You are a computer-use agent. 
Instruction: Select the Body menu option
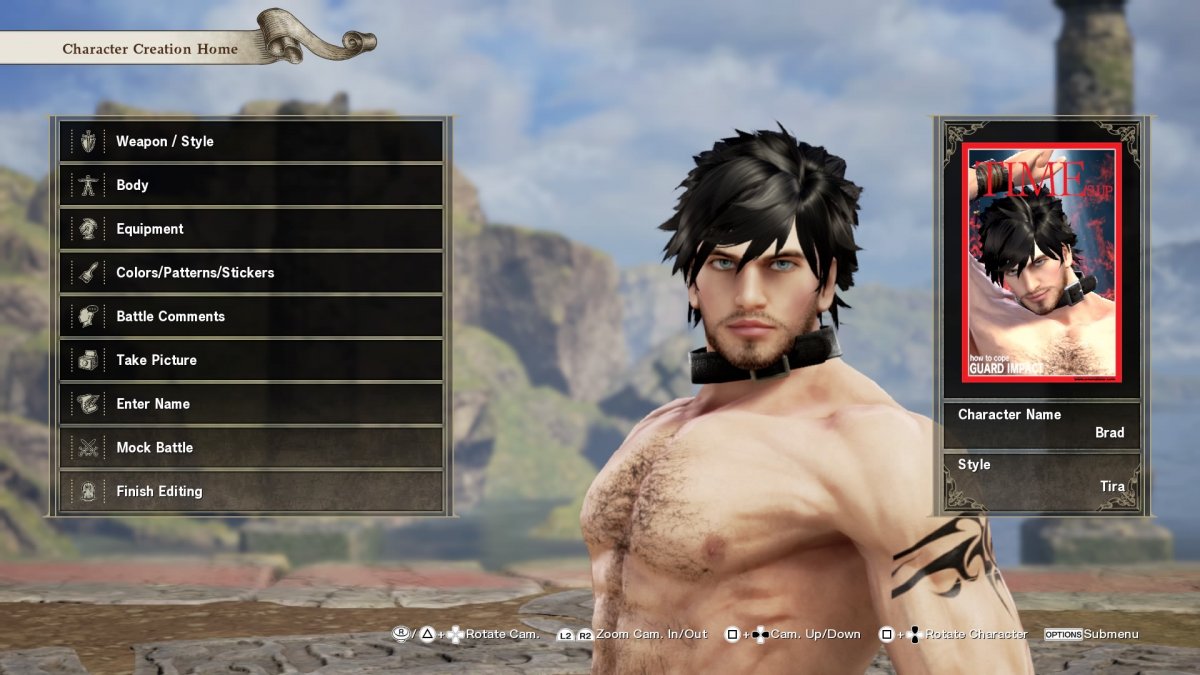250,185
